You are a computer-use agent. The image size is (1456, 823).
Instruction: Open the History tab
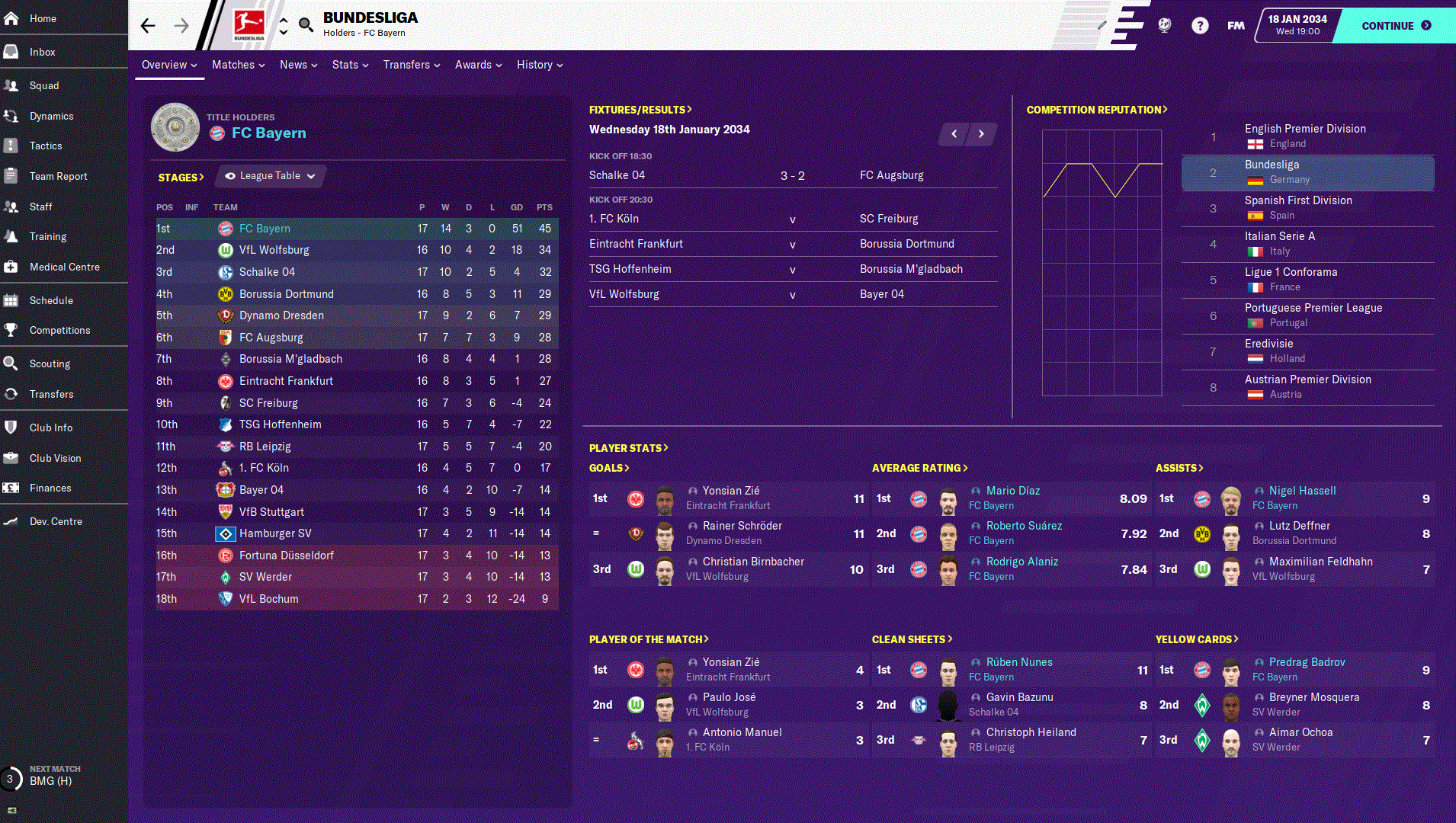pyautogui.click(x=539, y=65)
